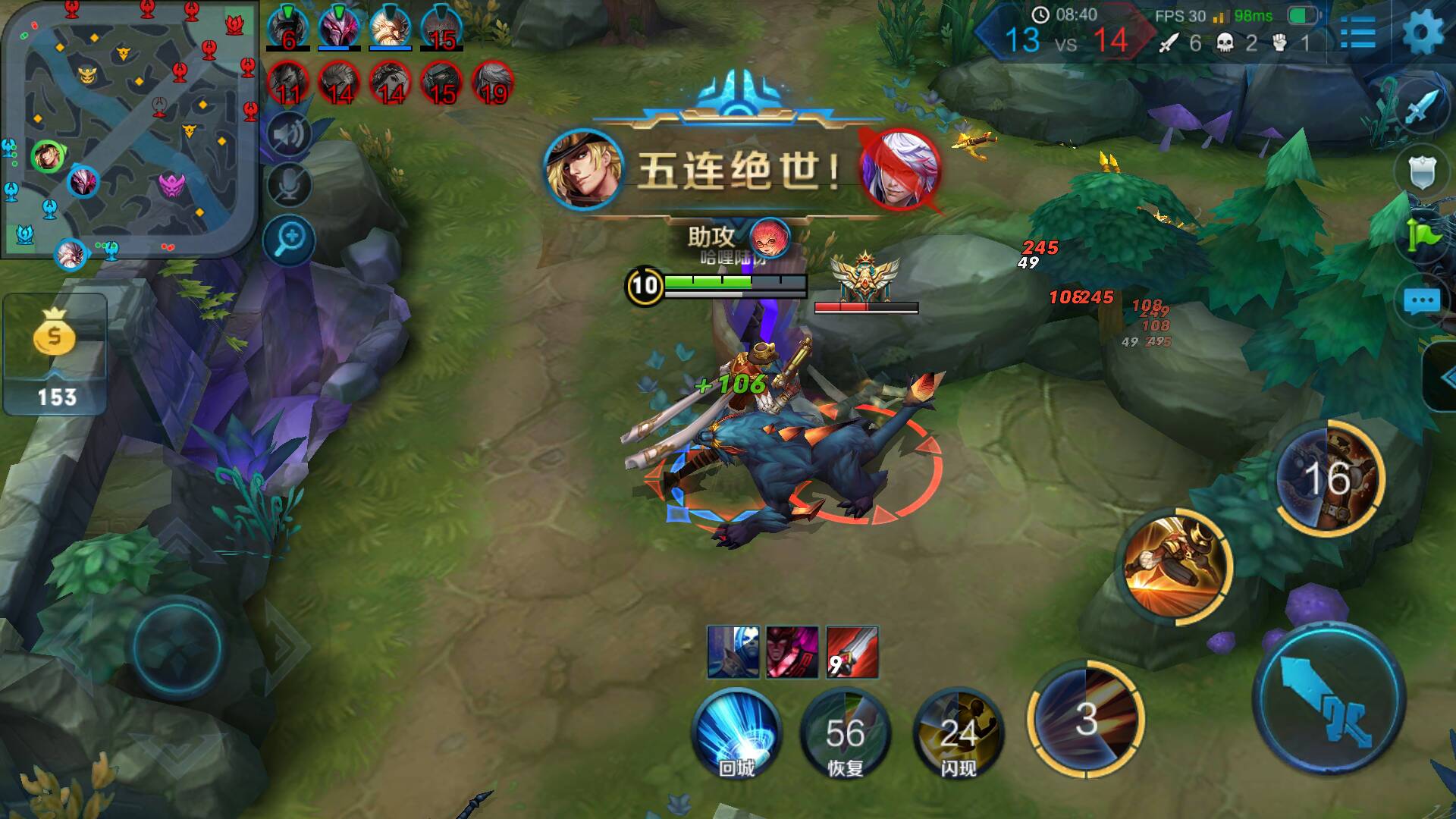
Task: Toggle the microphone voice button
Action: click(x=289, y=184)
